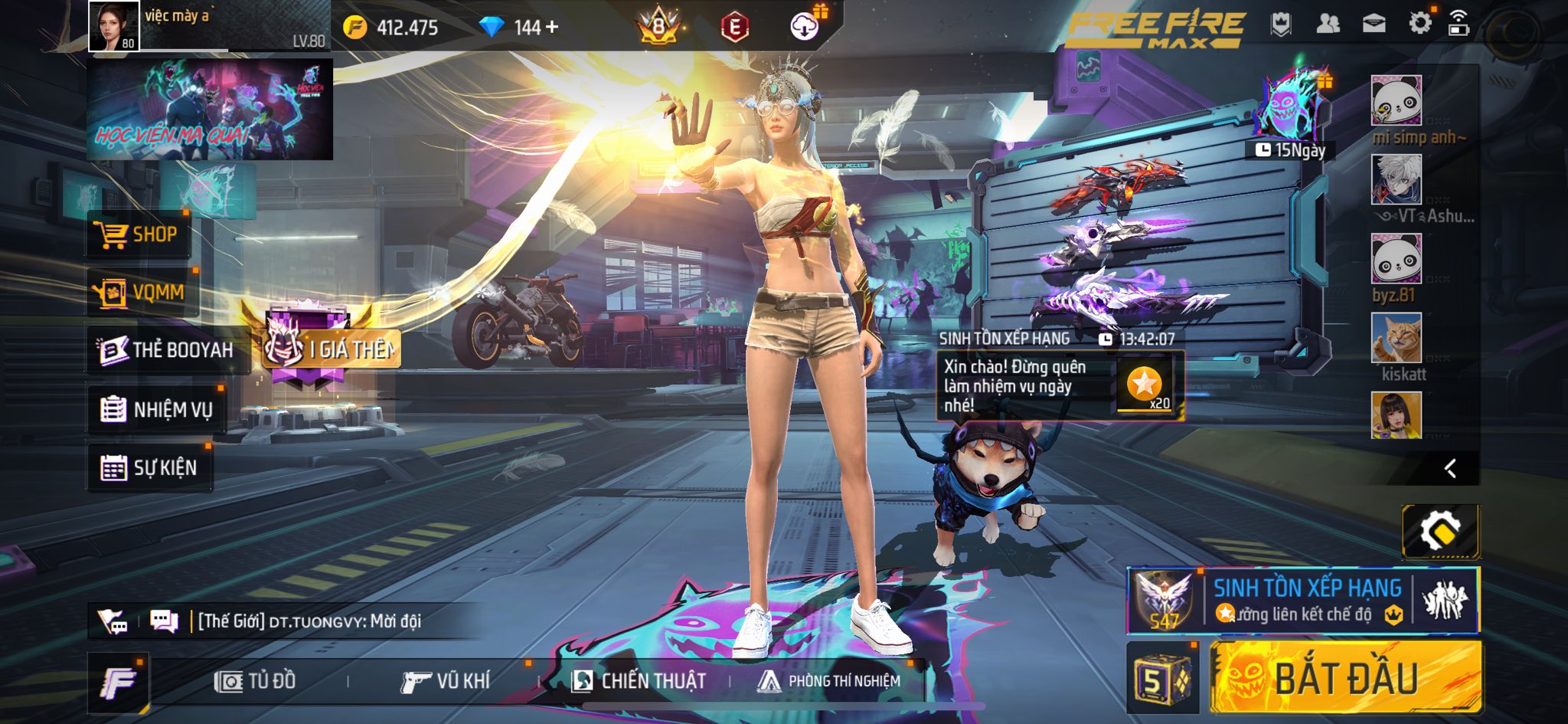This screenshot has width=1568, height=724.
Task: Open the SỰ KIỆN events page
Action: pyautogui.click(x=149, y=467)
